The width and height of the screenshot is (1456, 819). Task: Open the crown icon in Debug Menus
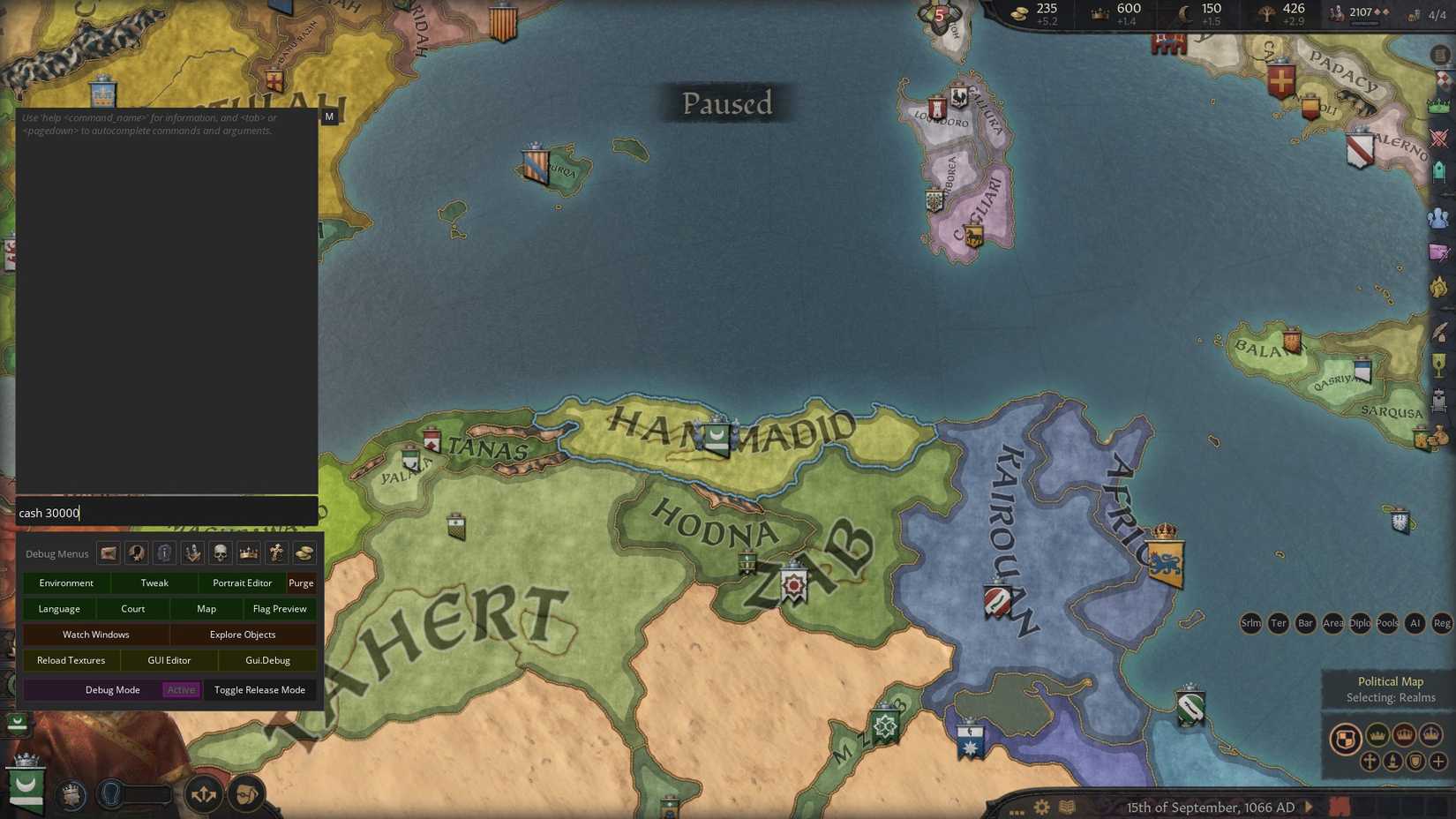248,553
